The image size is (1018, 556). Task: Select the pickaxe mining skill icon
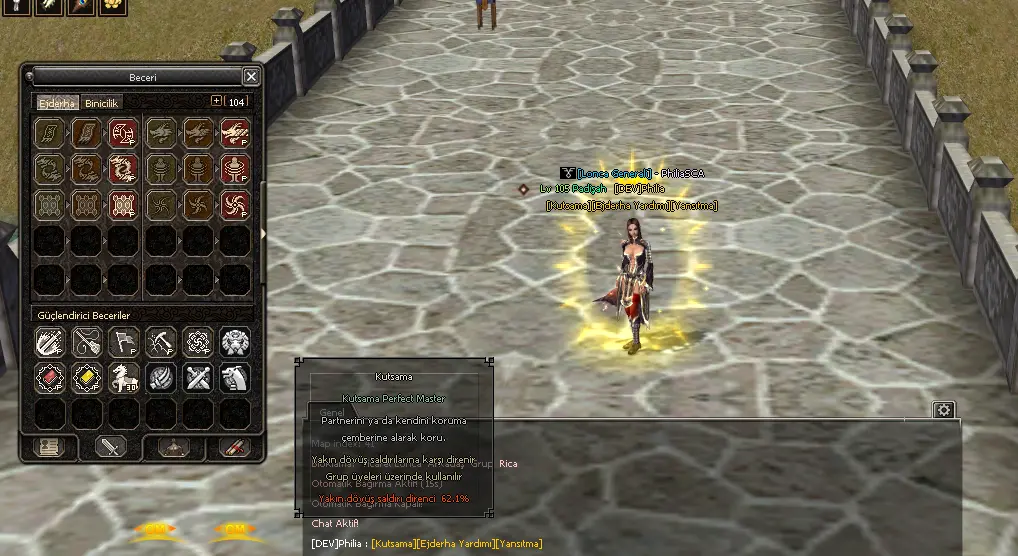point(160,341)
